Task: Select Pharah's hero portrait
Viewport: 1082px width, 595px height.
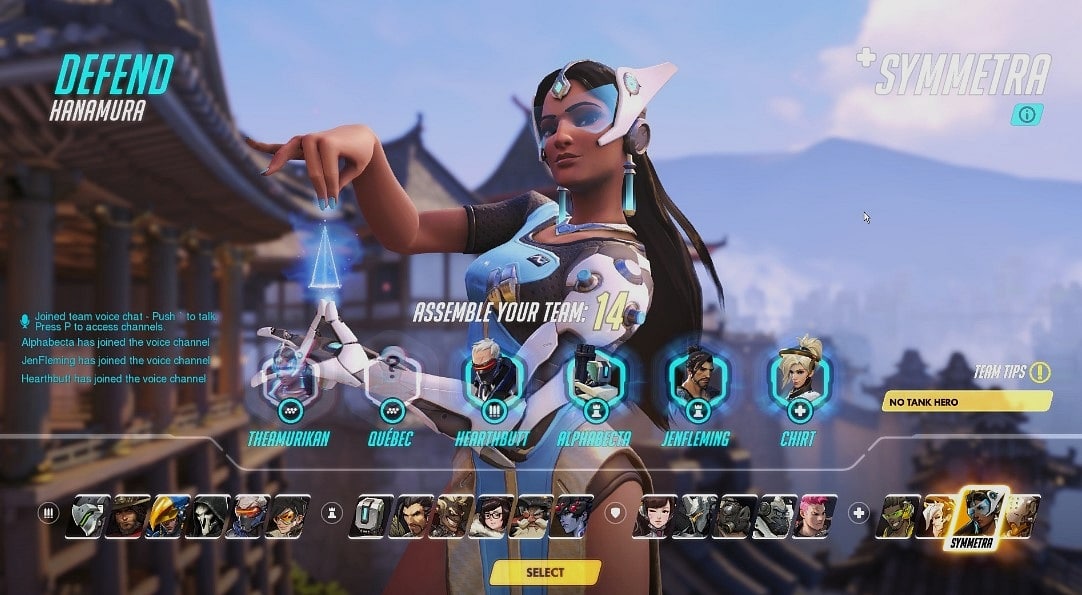Action: click(168, 516)
